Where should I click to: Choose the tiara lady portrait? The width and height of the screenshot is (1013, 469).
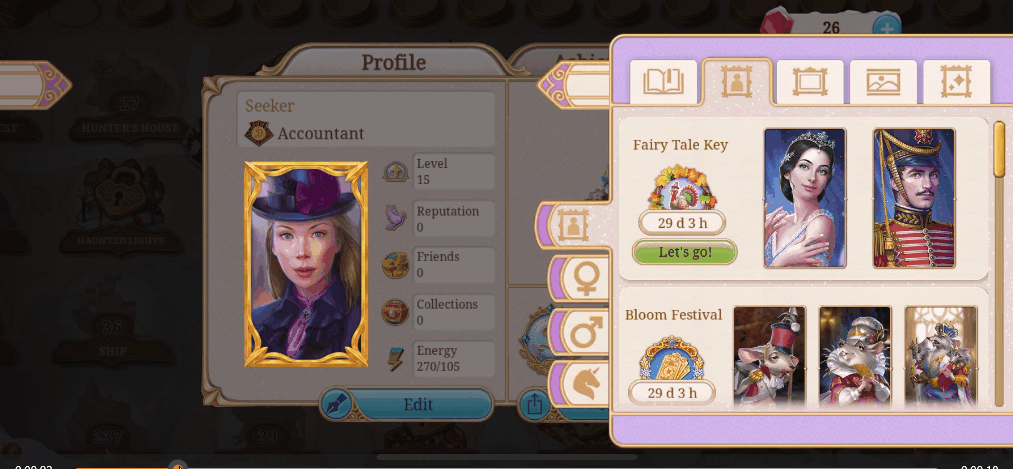(805, 198)
